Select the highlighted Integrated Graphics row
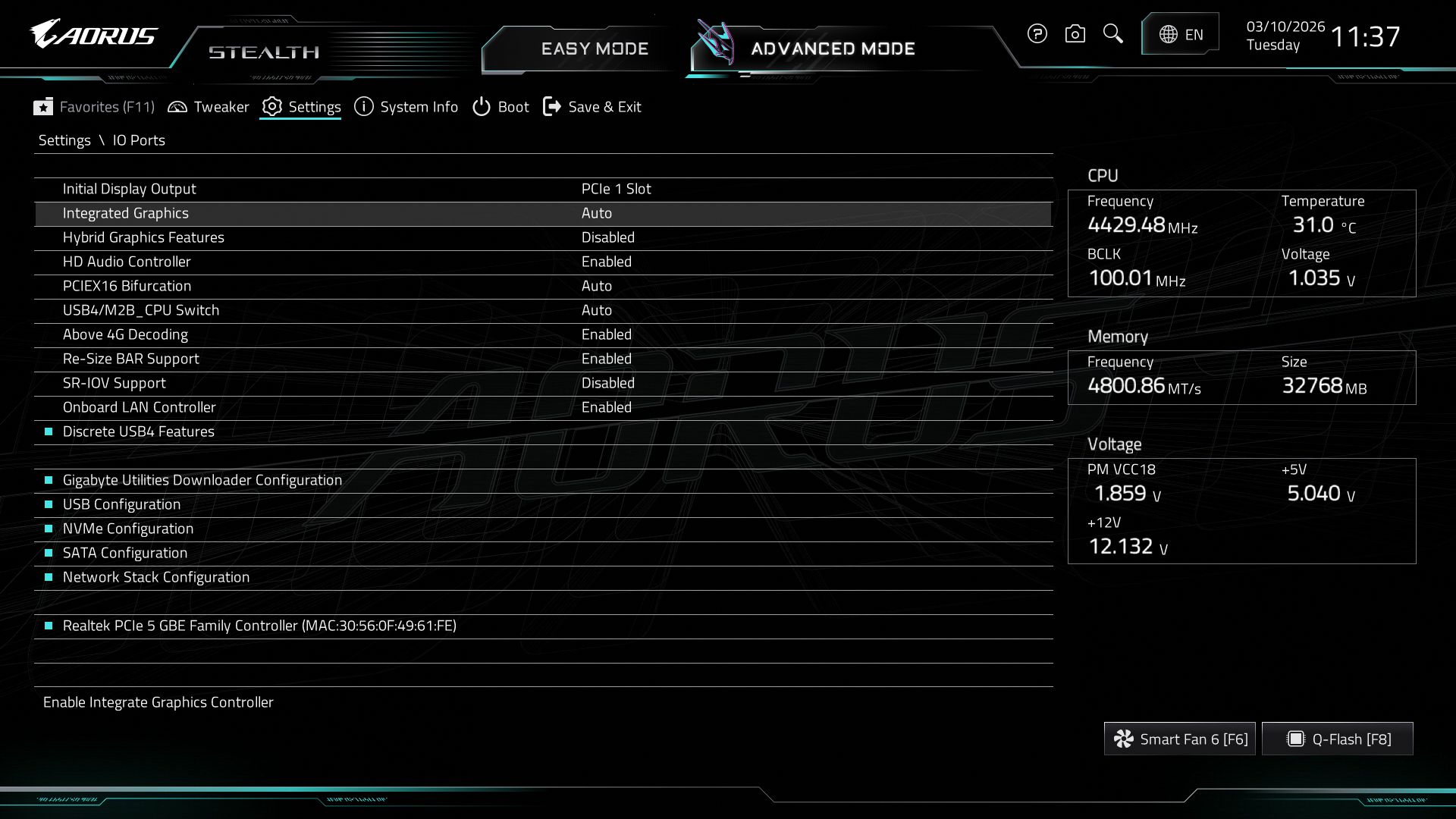This screenshot has width=1456, height=819. 303,213
